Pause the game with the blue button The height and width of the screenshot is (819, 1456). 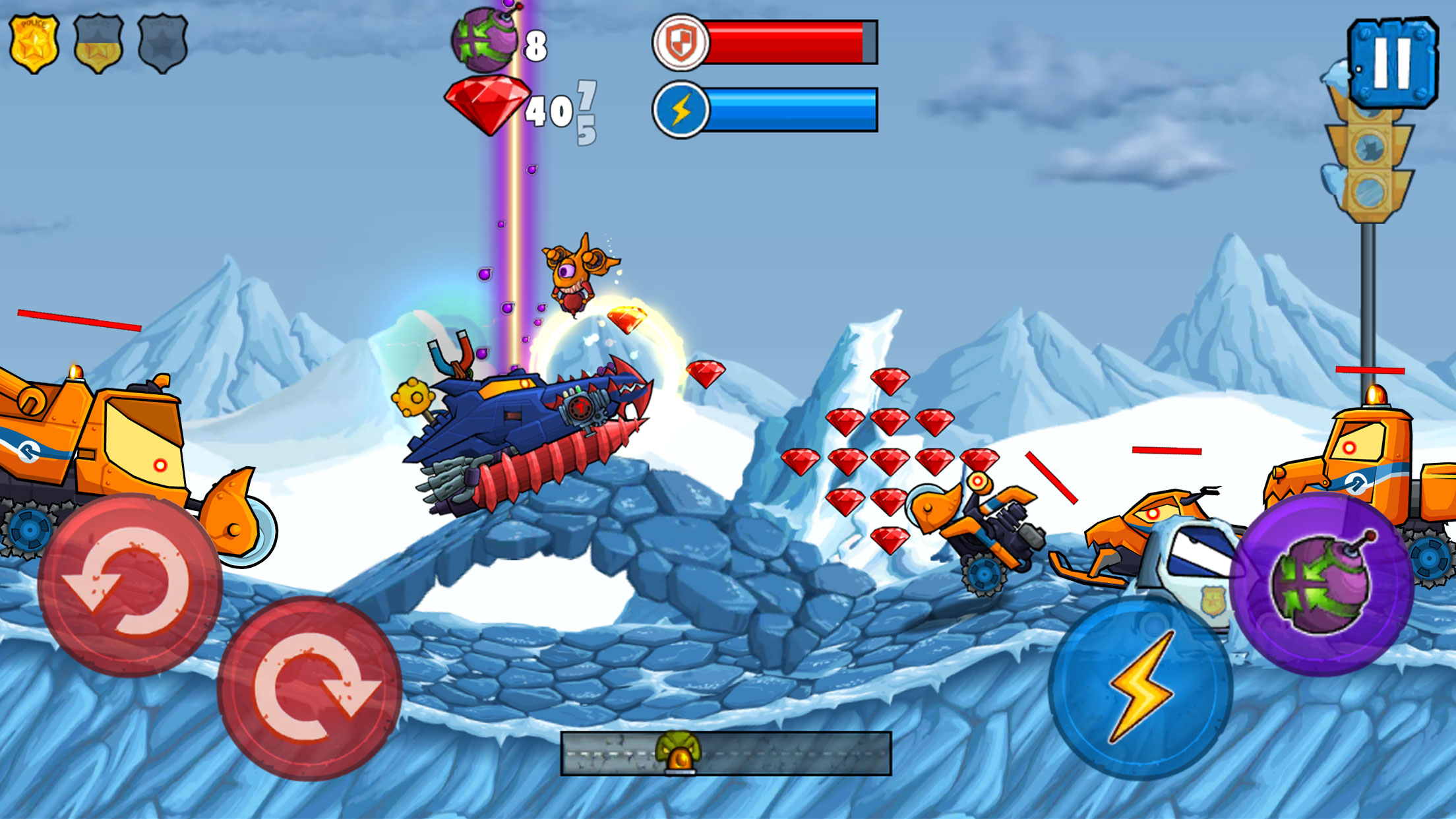pos(1392,62)
